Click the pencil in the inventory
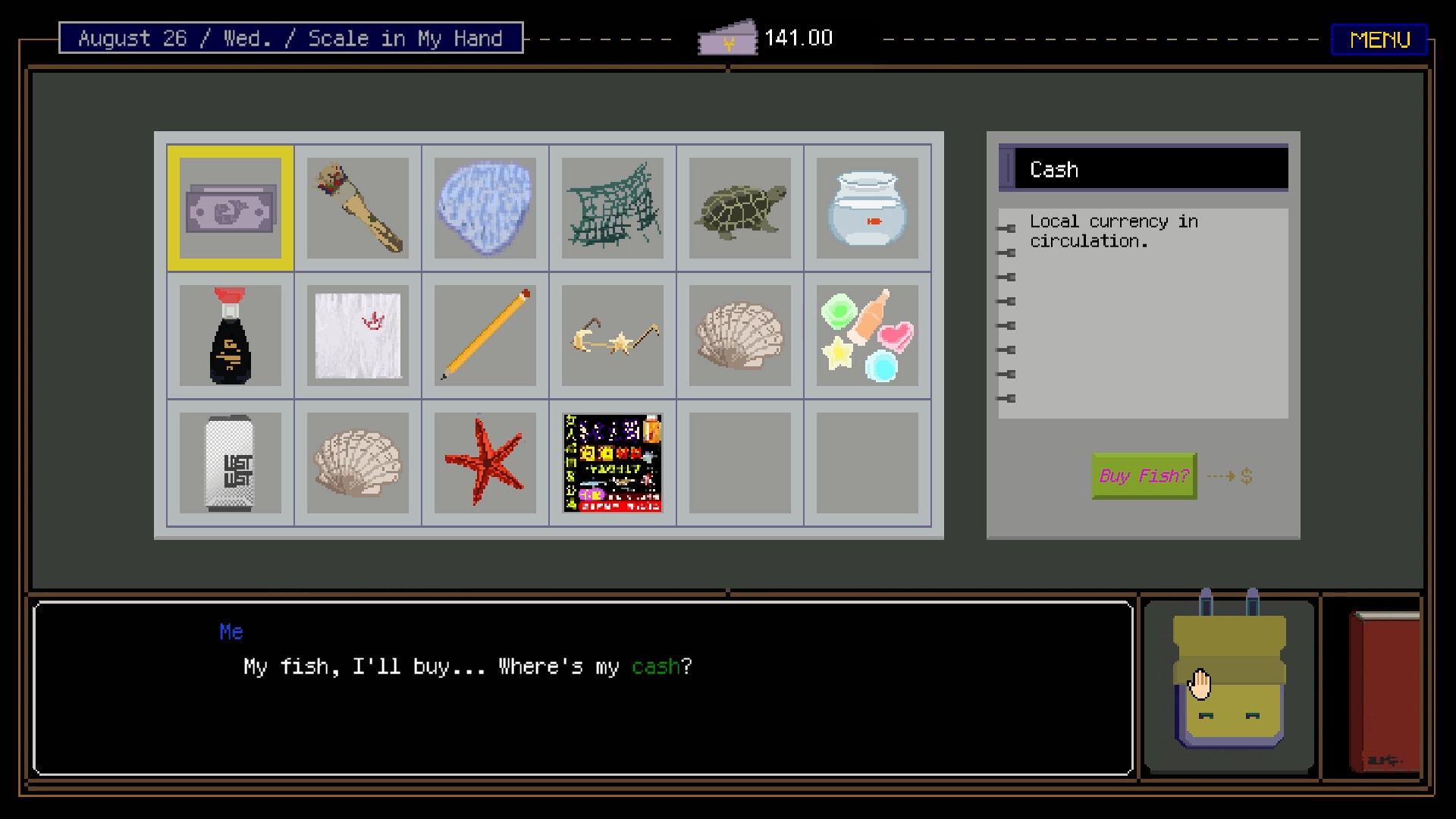Viewport: 1456px width, 819px height. tap(485, 334)
